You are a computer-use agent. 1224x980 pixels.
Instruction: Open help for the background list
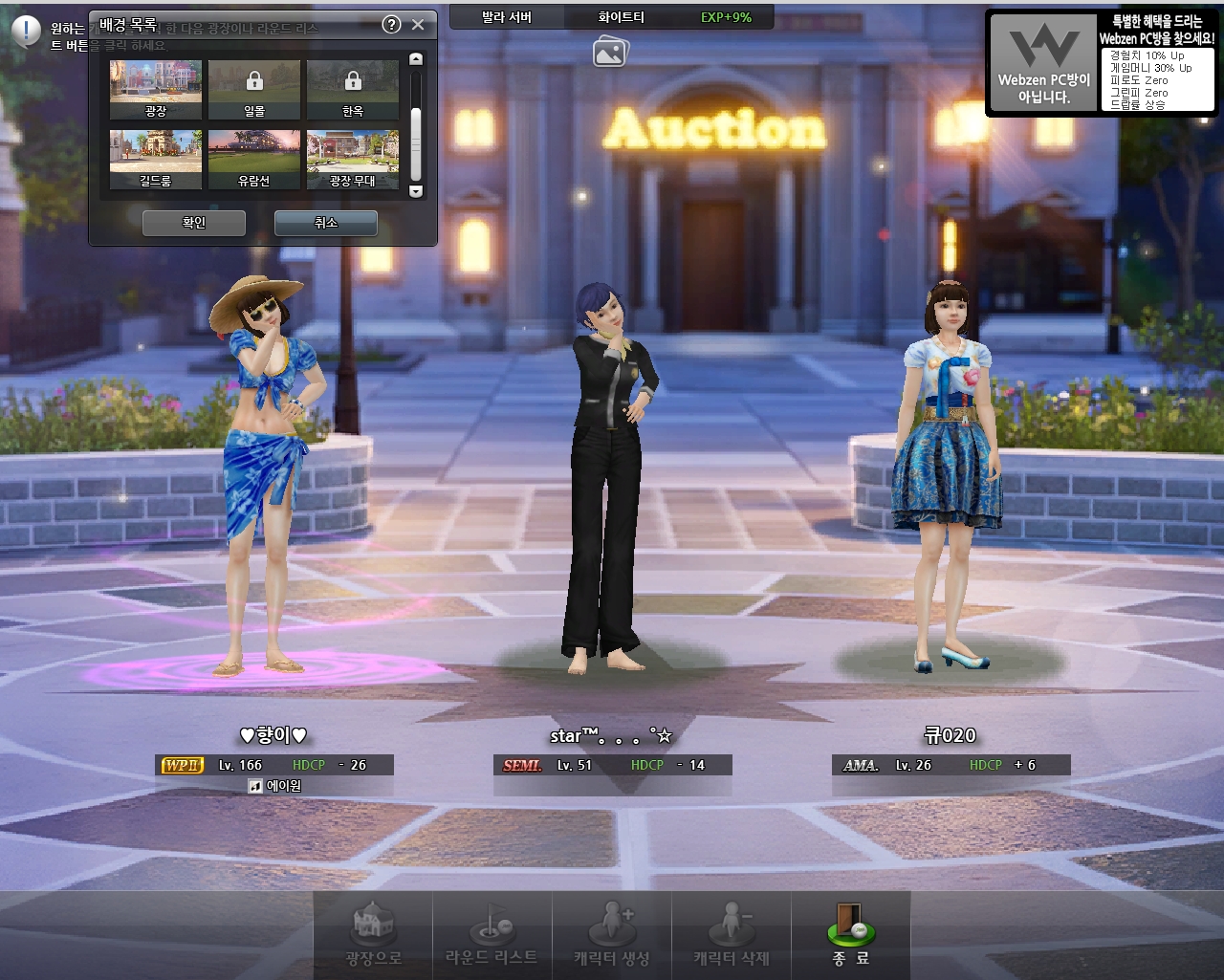[x=391, y=25]
